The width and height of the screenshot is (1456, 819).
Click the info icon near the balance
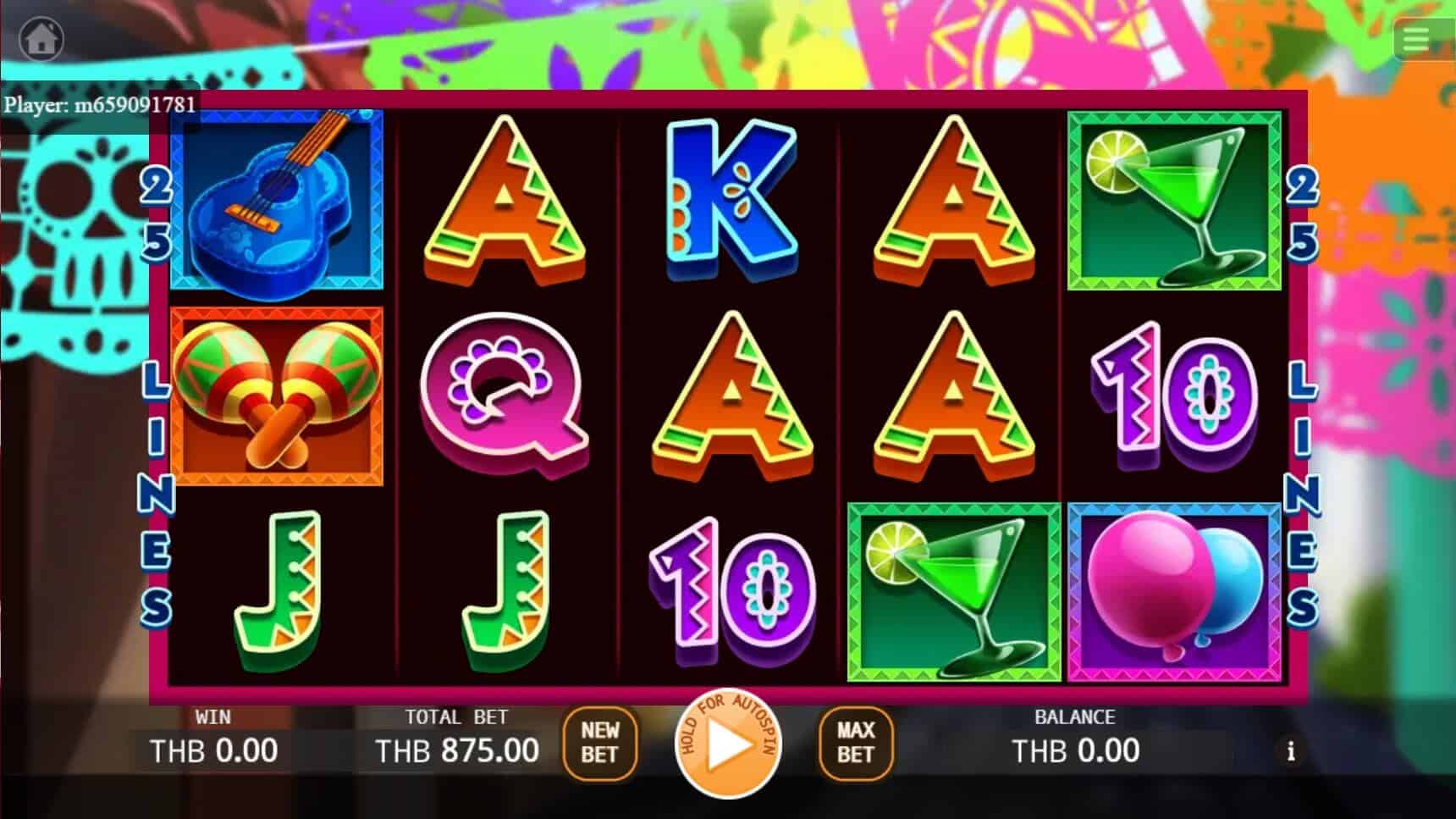pos(1290,751)
